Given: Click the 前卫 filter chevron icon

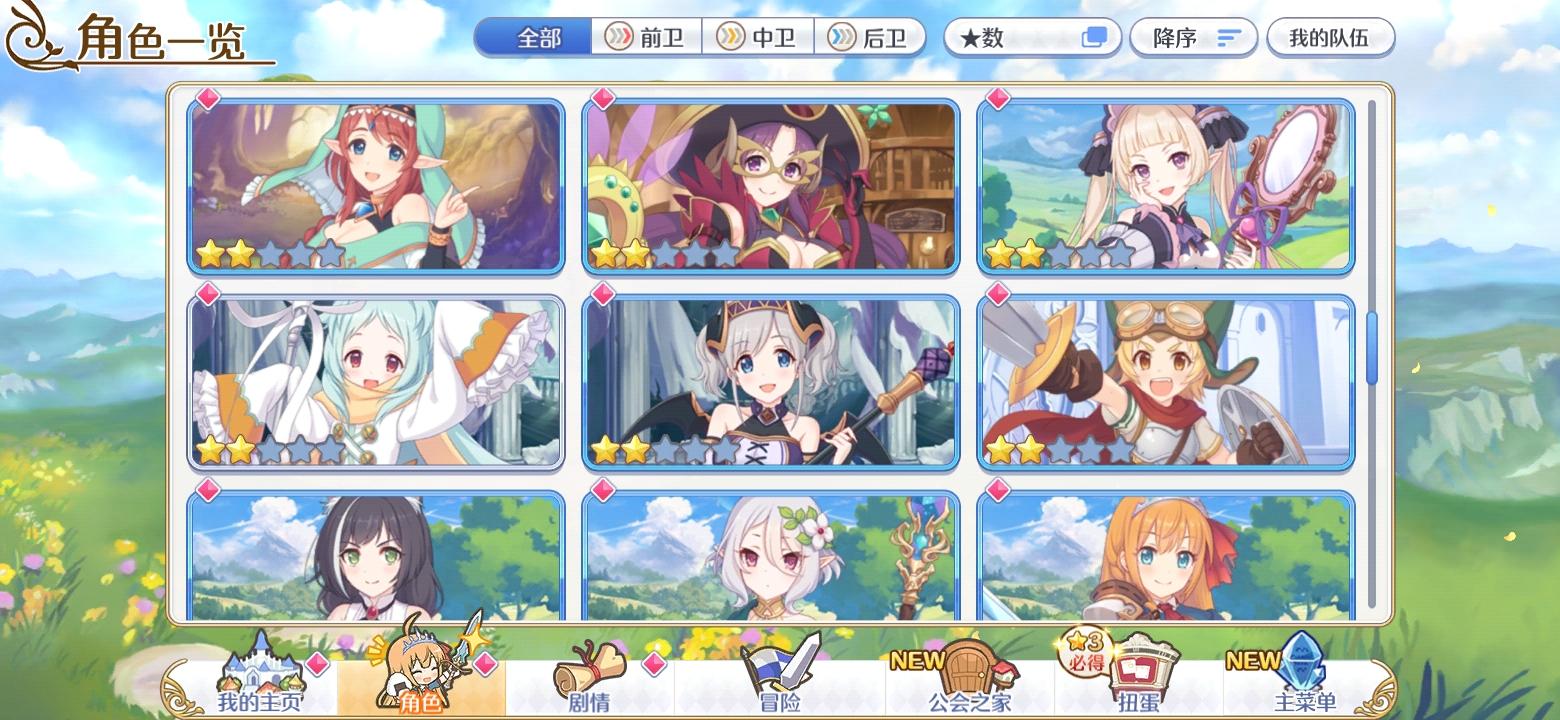Looking at the screenshot, I should tap(617, 37).
